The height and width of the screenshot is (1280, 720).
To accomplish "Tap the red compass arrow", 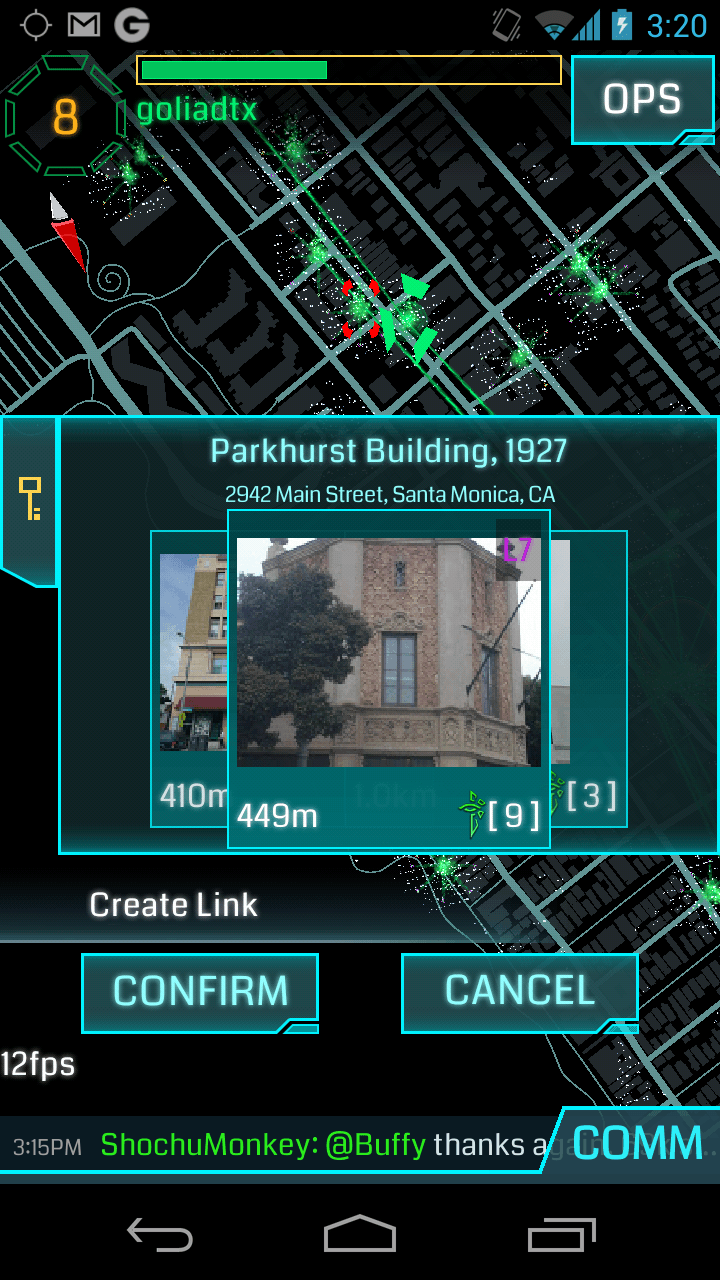I will click(x=68, y=232).
